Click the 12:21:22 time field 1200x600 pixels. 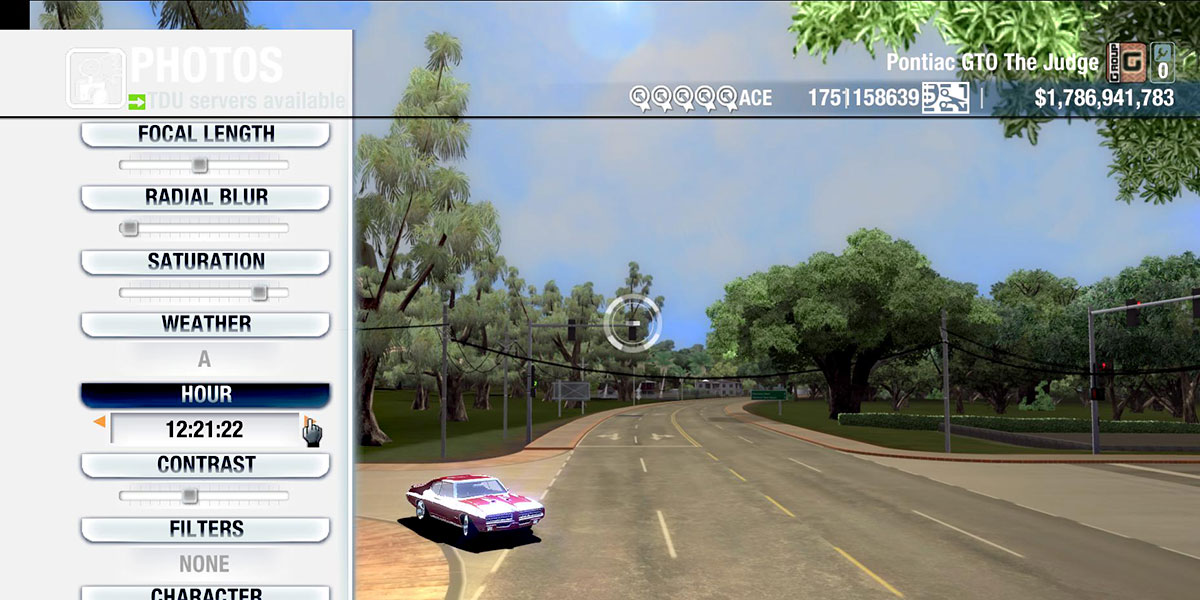coord(204,430)
